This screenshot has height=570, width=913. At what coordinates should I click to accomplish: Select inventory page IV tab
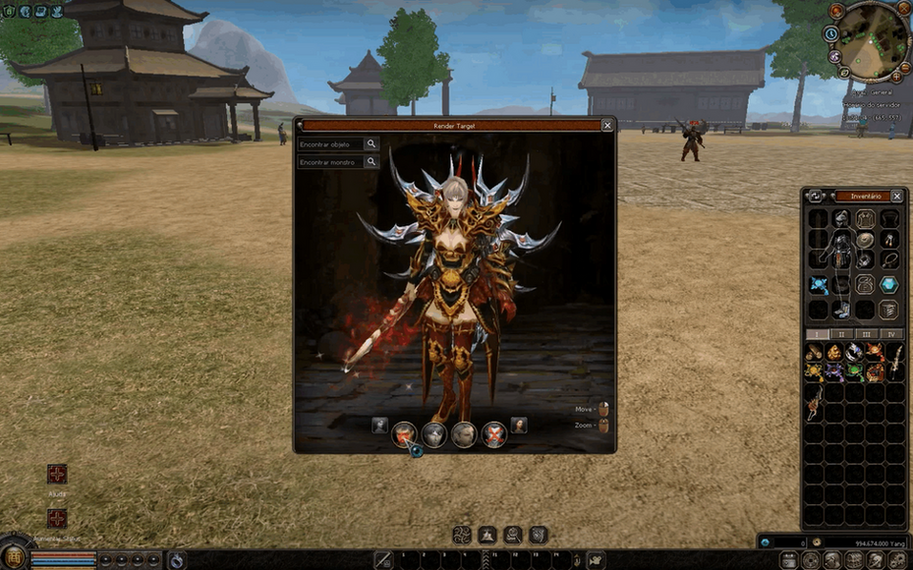[x=894, y=334]
